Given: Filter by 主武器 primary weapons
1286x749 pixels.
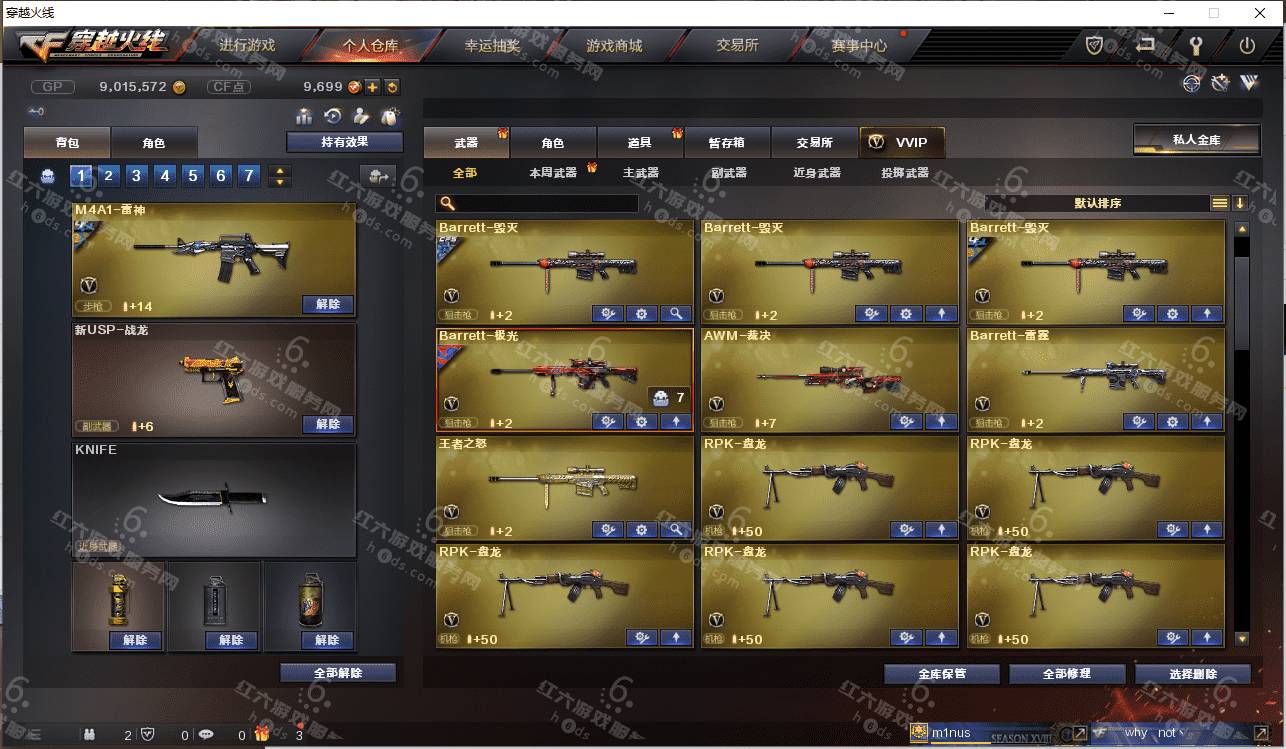Looking at the screenshot, I should (640, 173).
